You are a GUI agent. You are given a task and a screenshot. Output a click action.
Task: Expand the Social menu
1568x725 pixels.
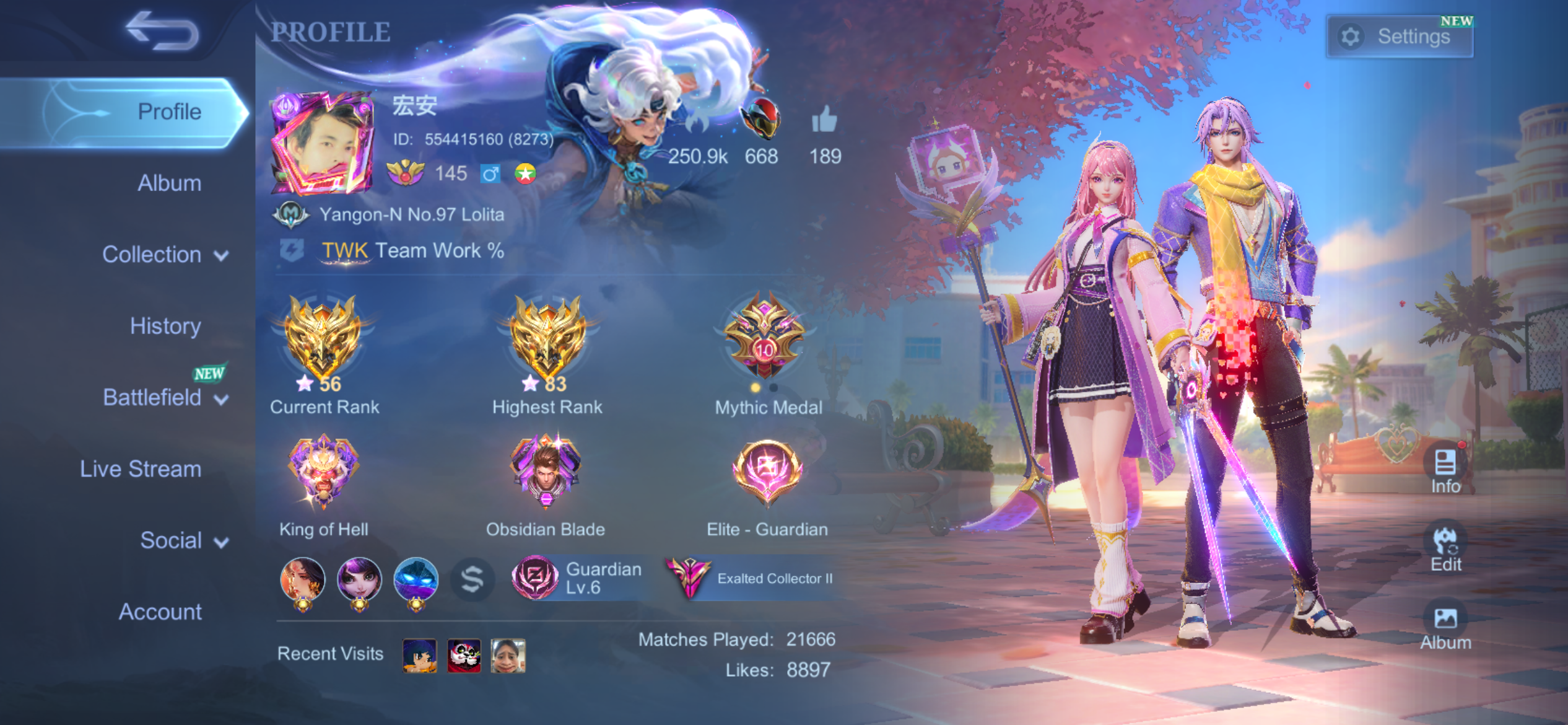(x=184, y=541)
